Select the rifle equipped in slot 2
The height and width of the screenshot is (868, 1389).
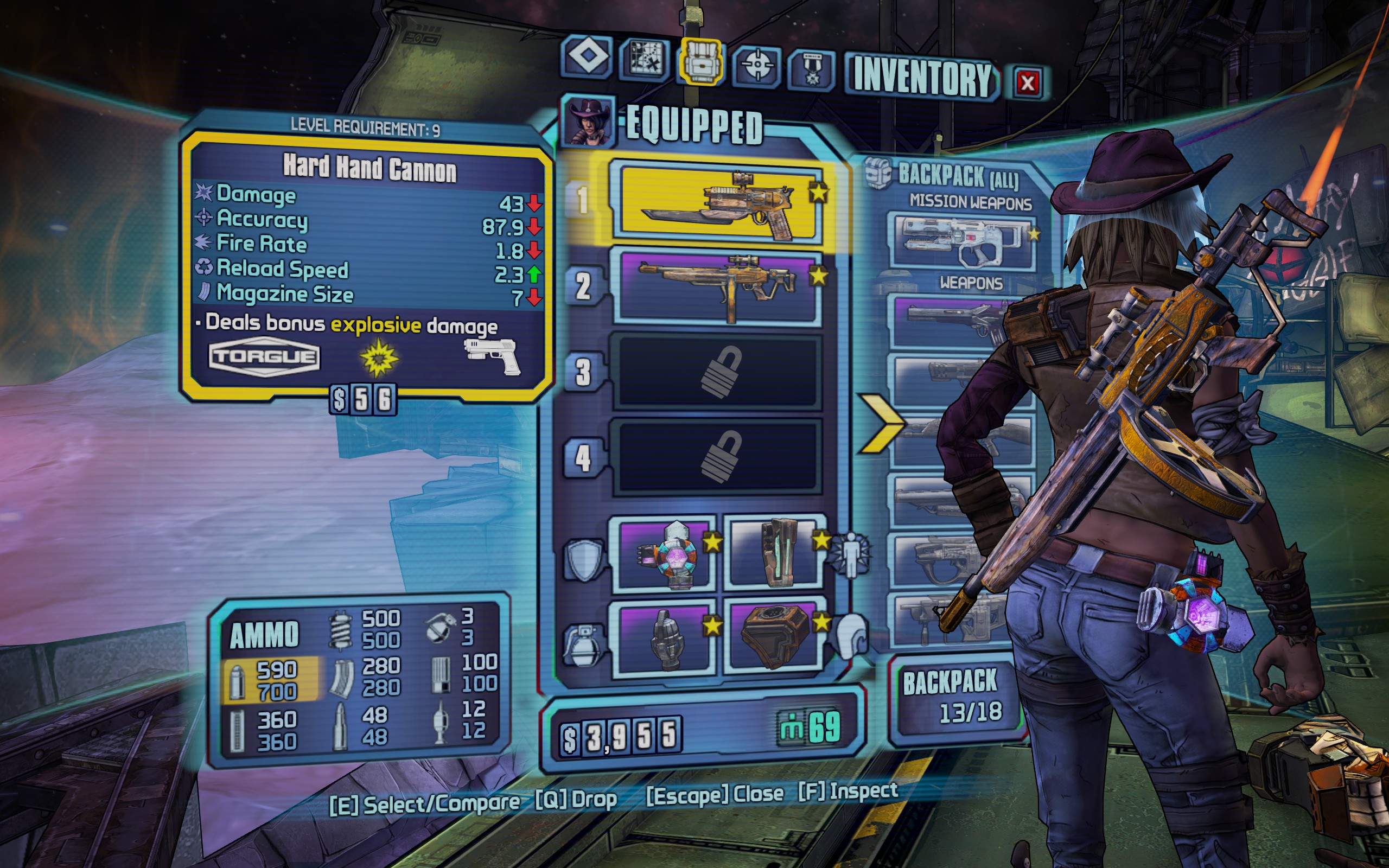click(x=717, y=287)
